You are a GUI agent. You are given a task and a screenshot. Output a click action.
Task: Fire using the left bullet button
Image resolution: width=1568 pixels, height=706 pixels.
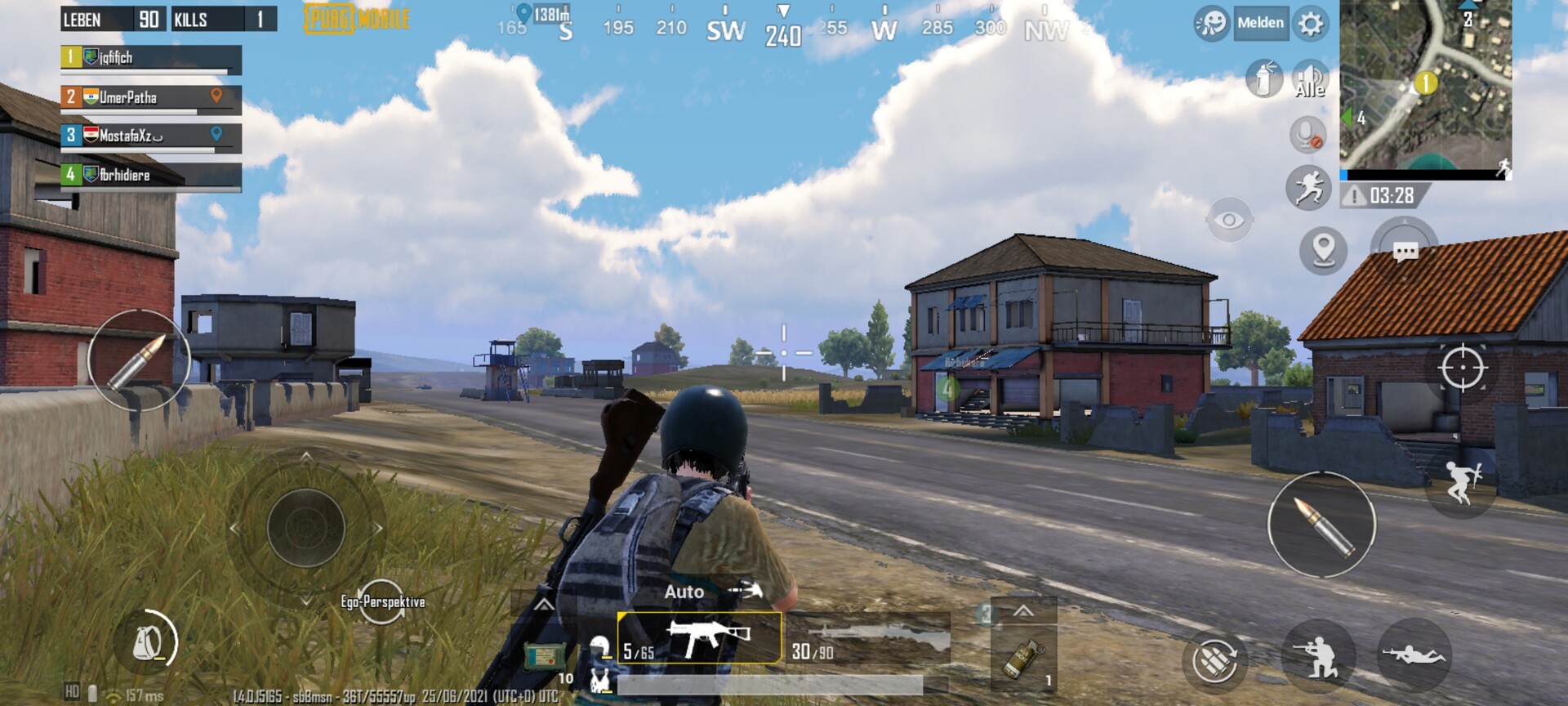[x=139, y=360]
